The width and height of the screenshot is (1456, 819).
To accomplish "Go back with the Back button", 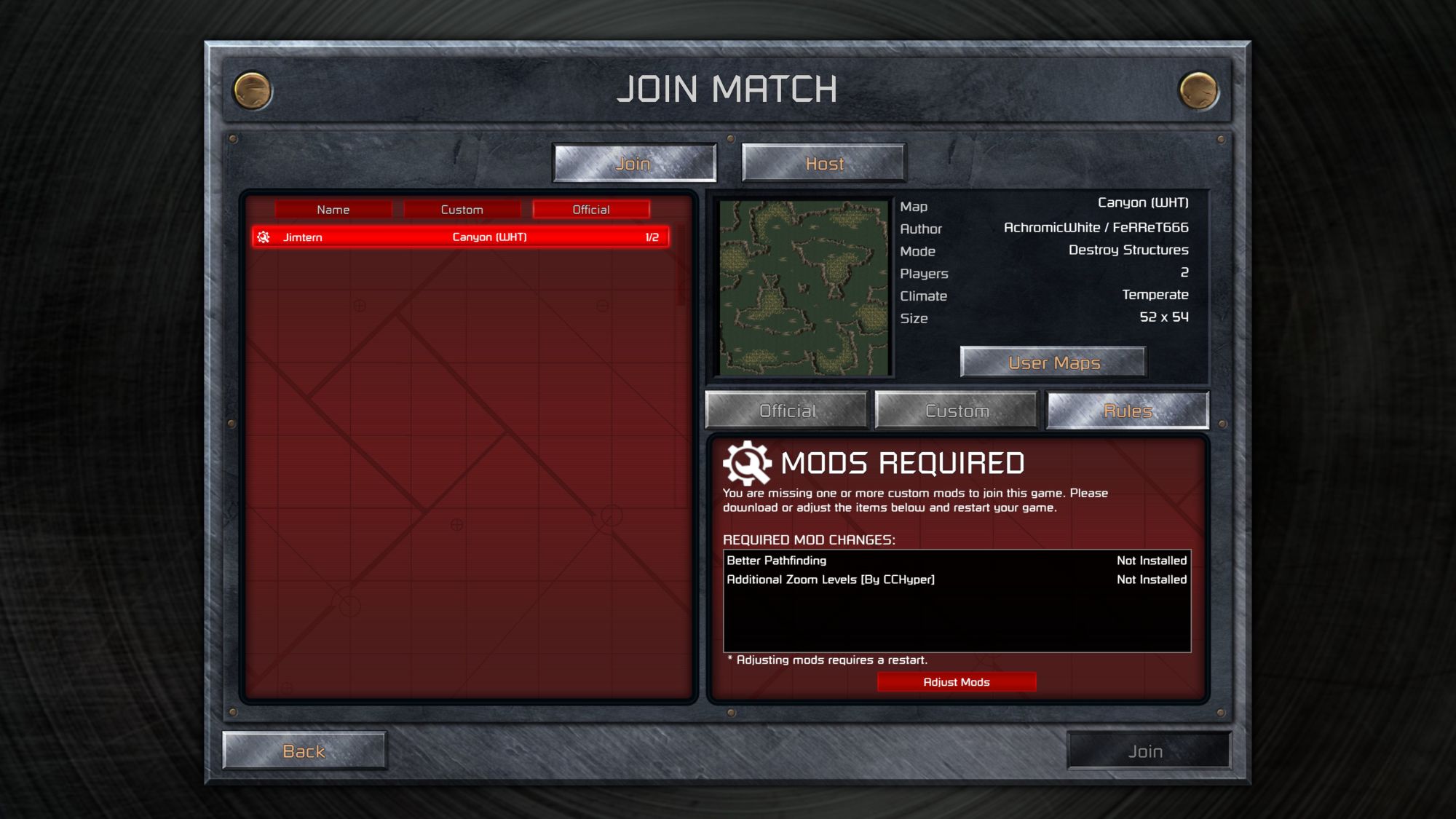I will pos(304,751).
